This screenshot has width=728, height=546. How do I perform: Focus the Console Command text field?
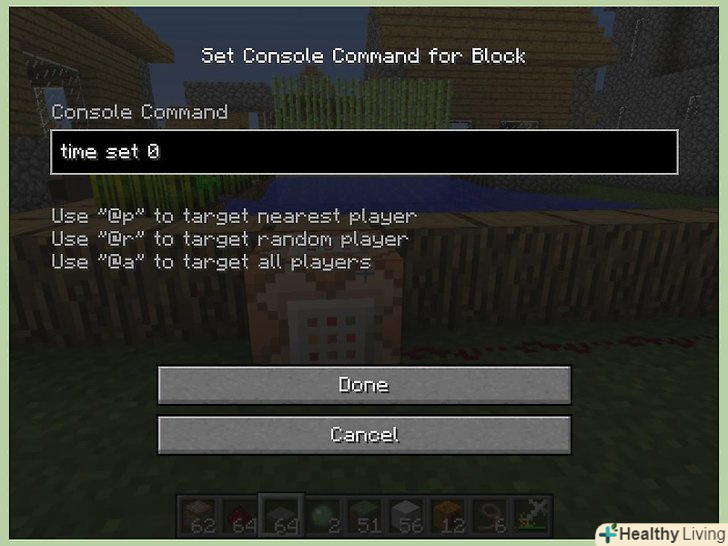pos(364,152)
